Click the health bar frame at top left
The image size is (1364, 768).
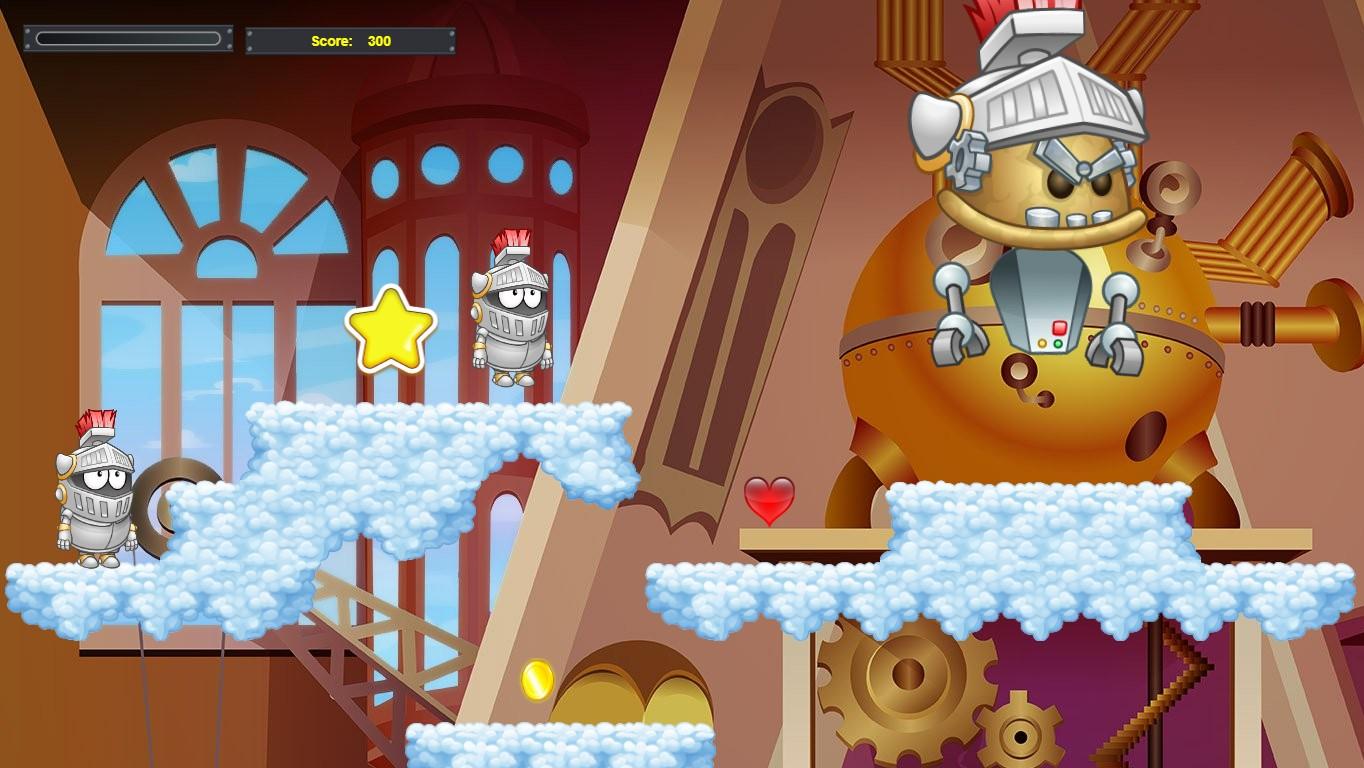[130, 37]
